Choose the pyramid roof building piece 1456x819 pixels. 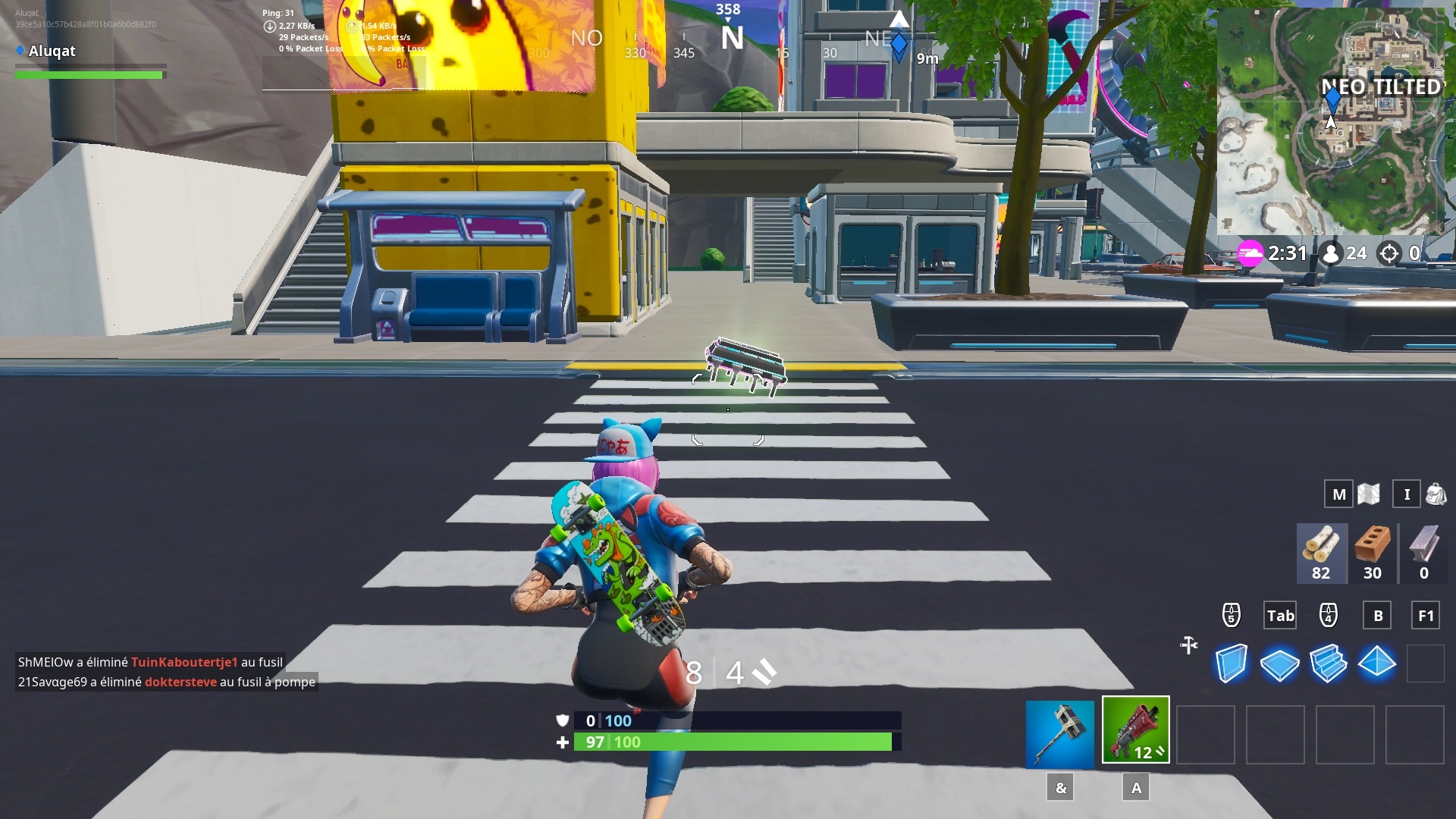pyautogui.click(x=1376, y=664)
